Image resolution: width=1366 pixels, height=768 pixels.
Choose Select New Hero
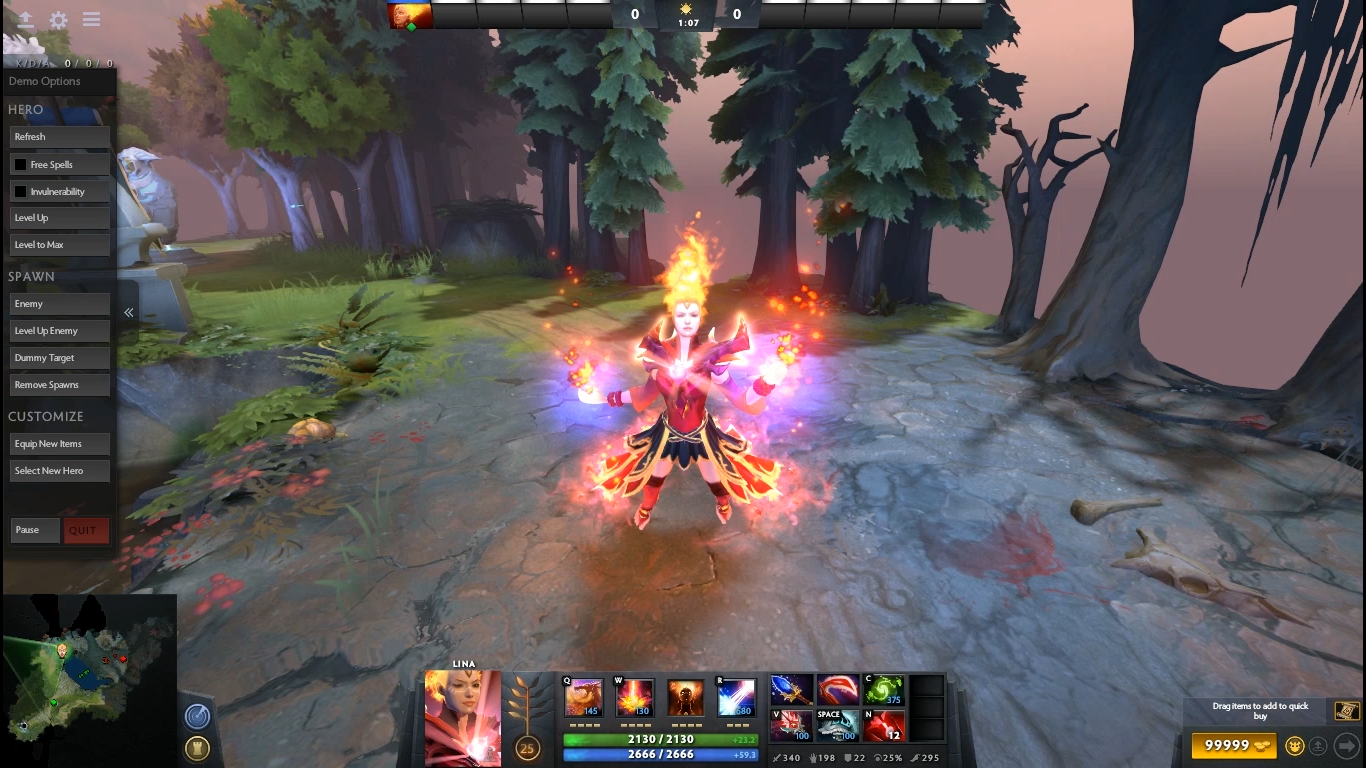[x=59, y=471]
